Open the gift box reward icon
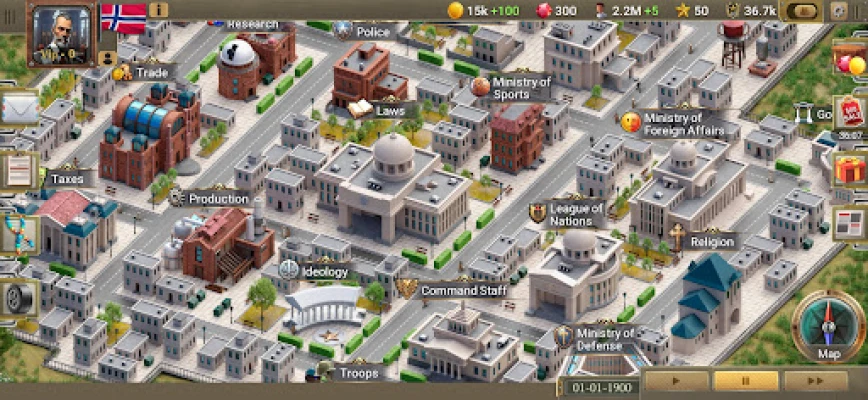This screenshot has width=868, height=400. coord(850,170)
